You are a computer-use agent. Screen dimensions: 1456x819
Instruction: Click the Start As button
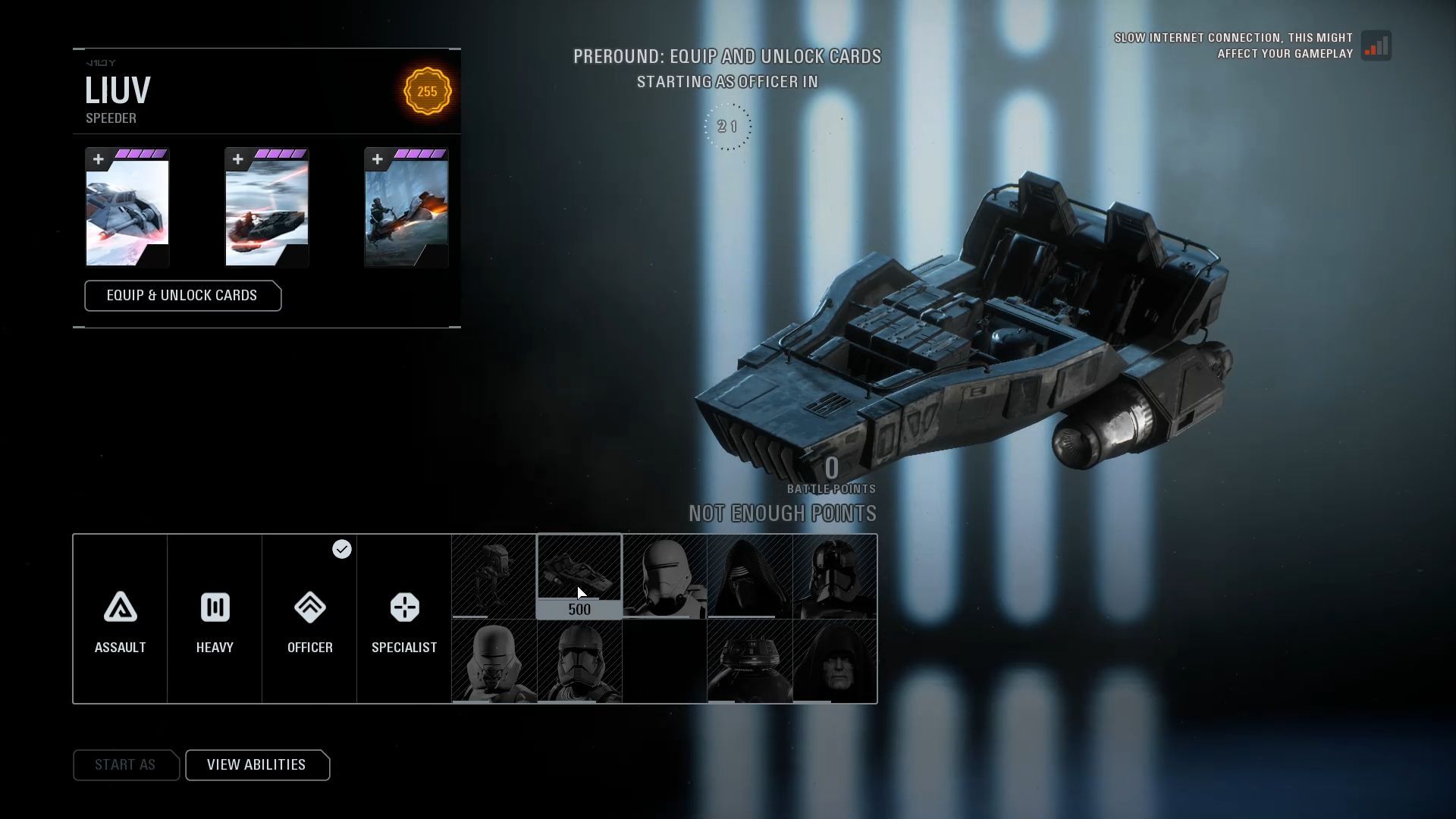pyautogui.click(x=126, y=764)
